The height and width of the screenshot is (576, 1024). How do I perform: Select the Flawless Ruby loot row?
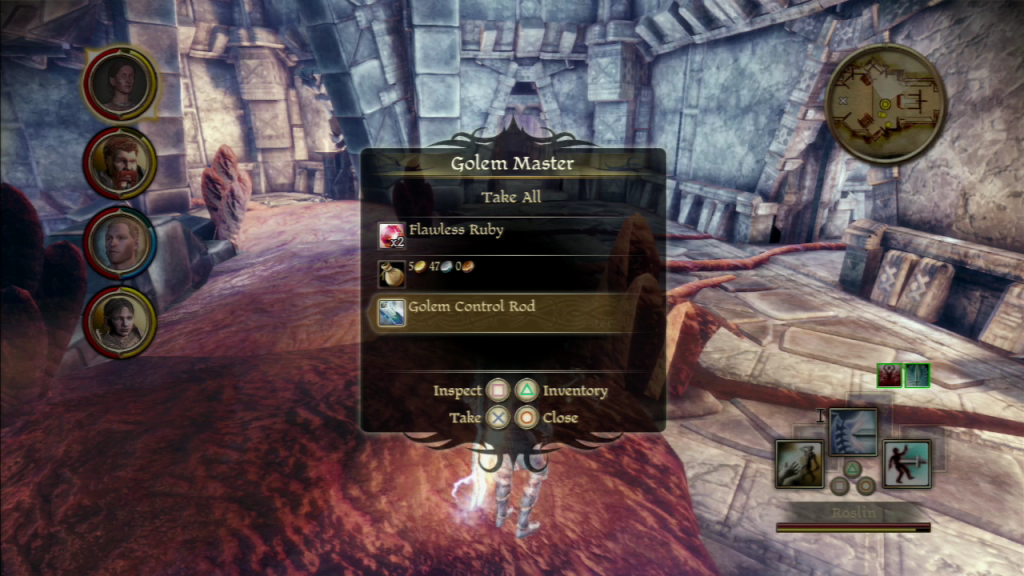point(512,233)
